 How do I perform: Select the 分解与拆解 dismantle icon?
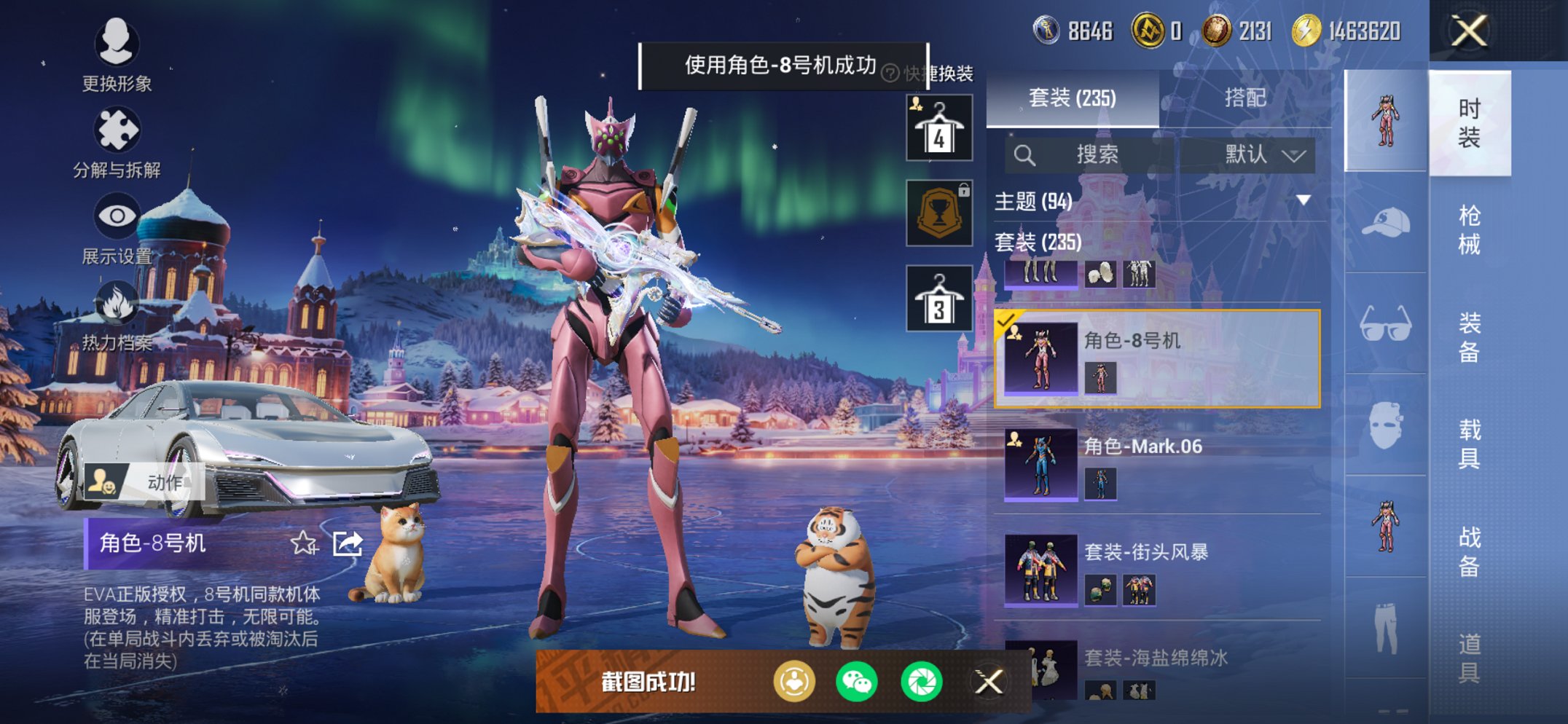pyautogui.click(x=119, y=130)
